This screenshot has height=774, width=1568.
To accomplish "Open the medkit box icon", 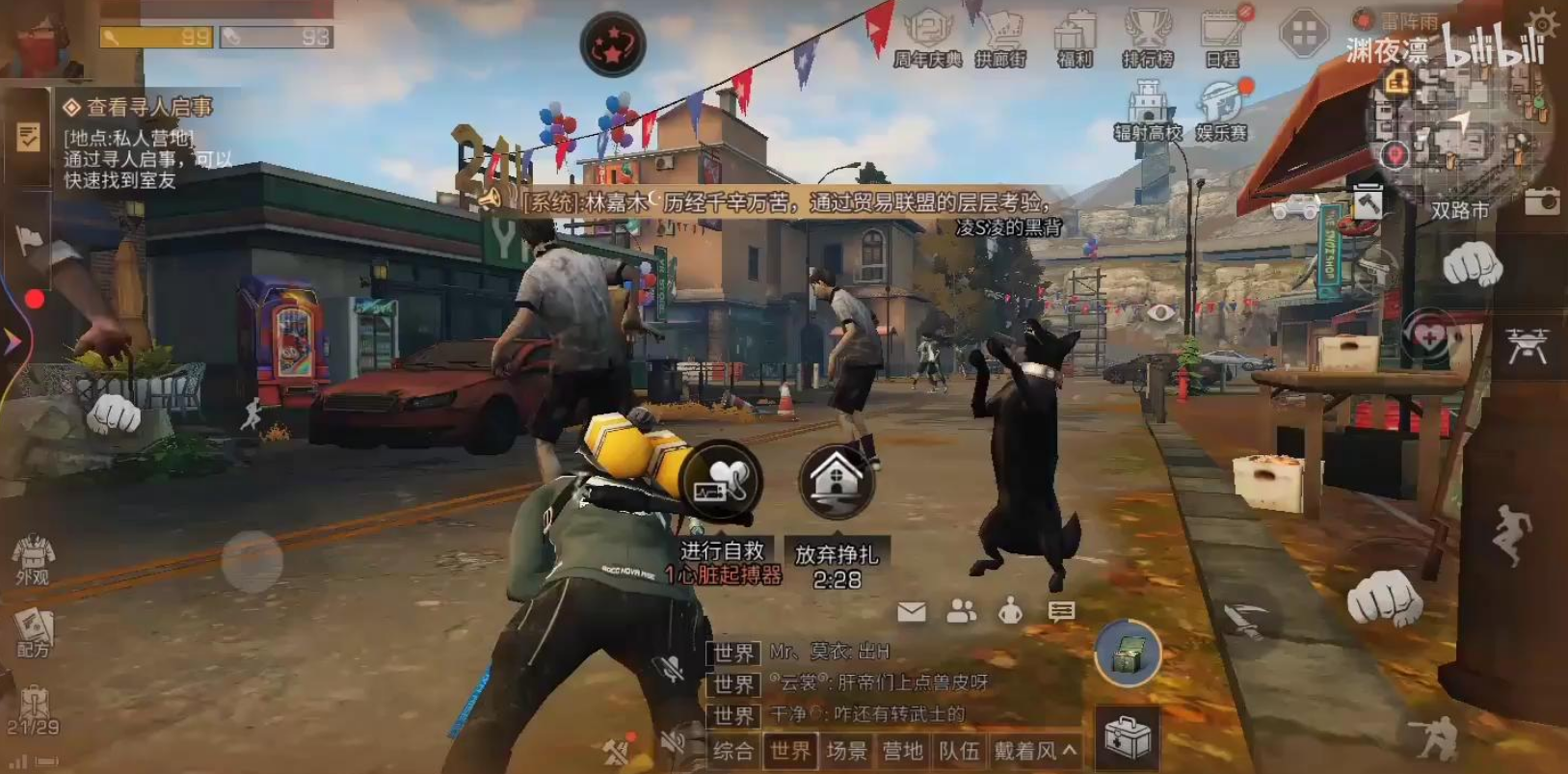I will coord(1128,736).
